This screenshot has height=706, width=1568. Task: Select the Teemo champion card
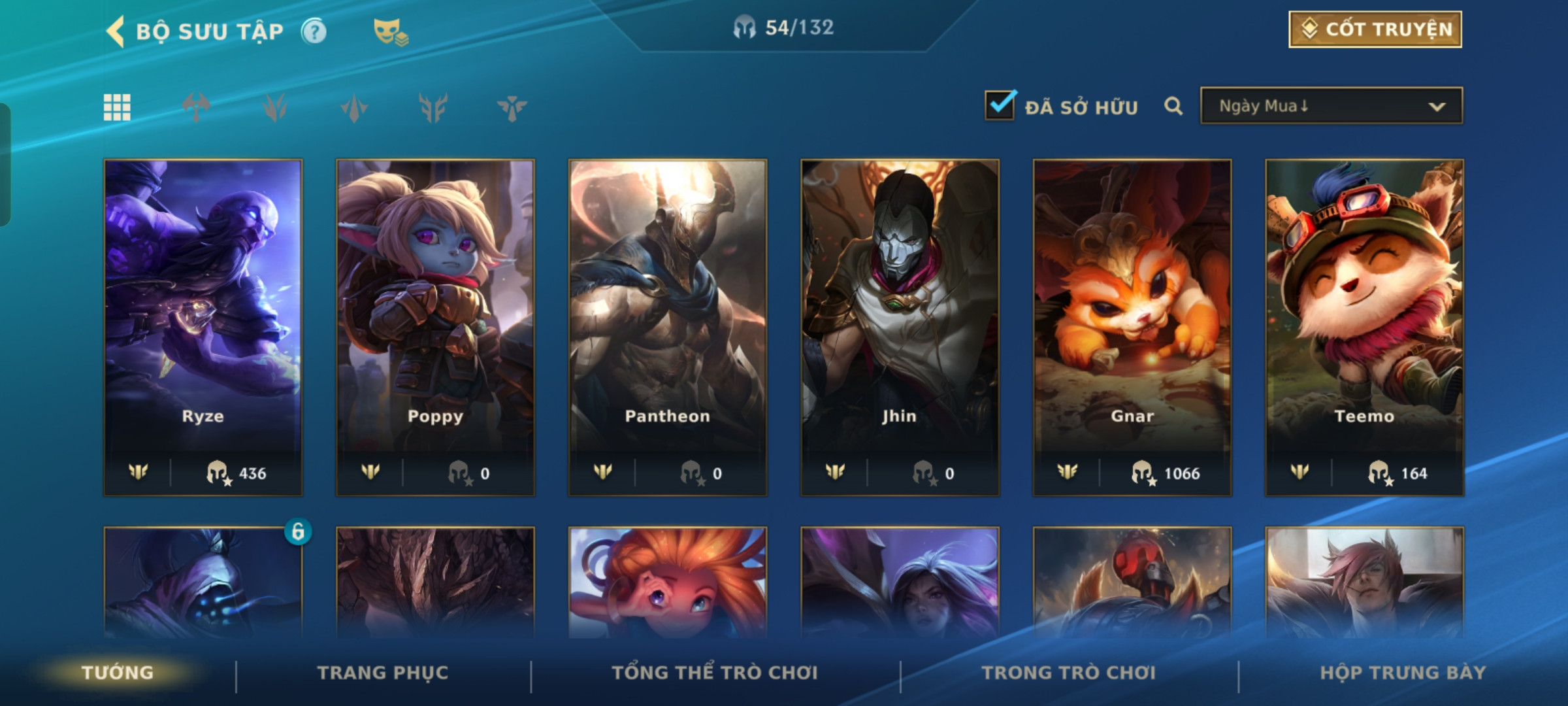[1364, 327]
